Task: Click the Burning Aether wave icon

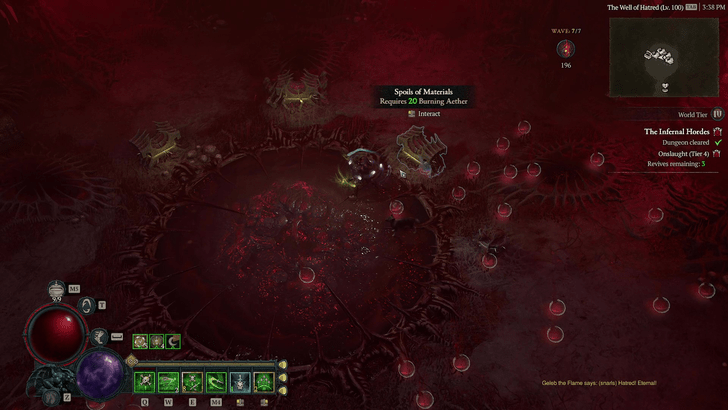Action: point(566,48)
